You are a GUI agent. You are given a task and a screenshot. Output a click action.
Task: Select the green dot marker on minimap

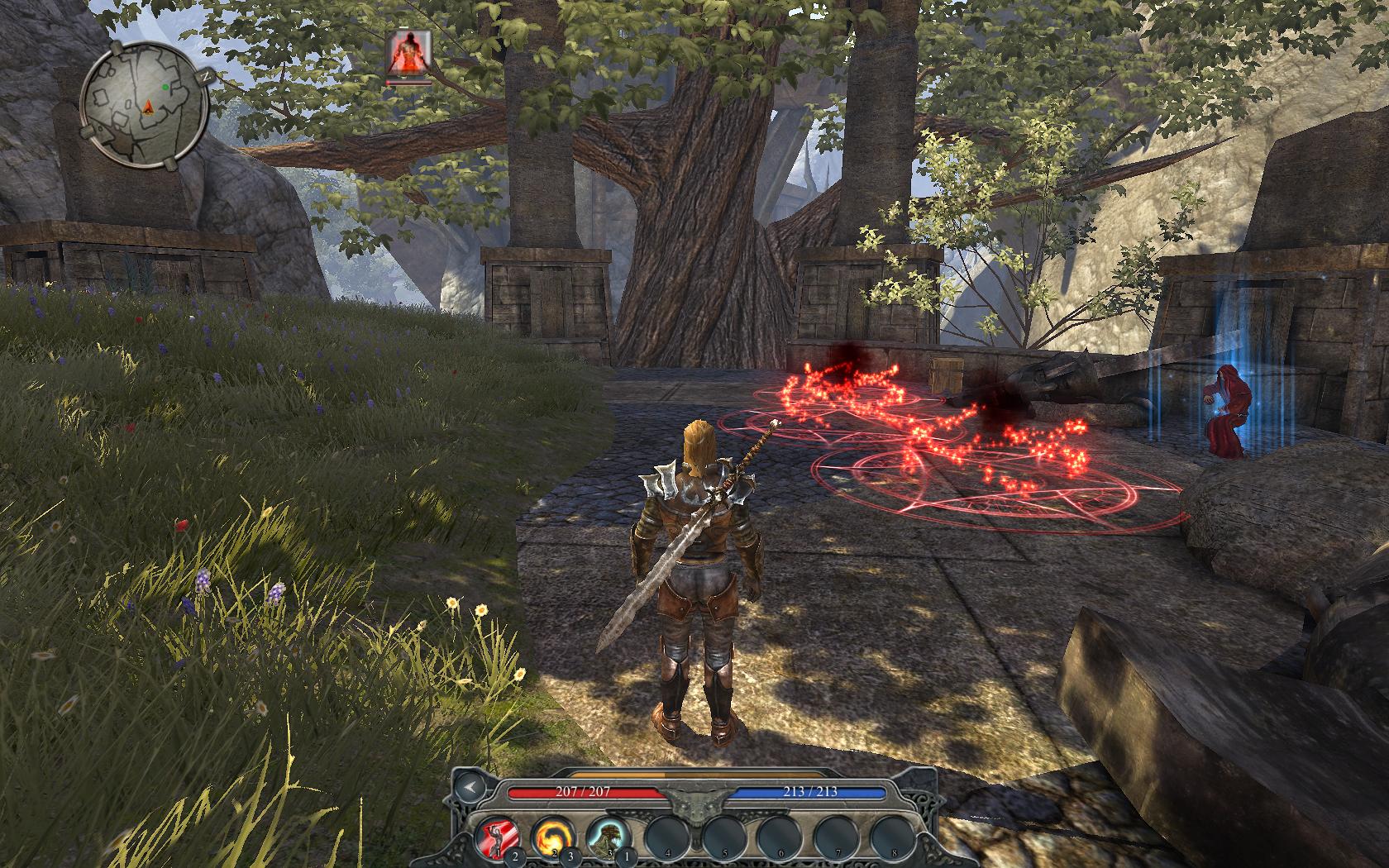click(x=165, y=86)
